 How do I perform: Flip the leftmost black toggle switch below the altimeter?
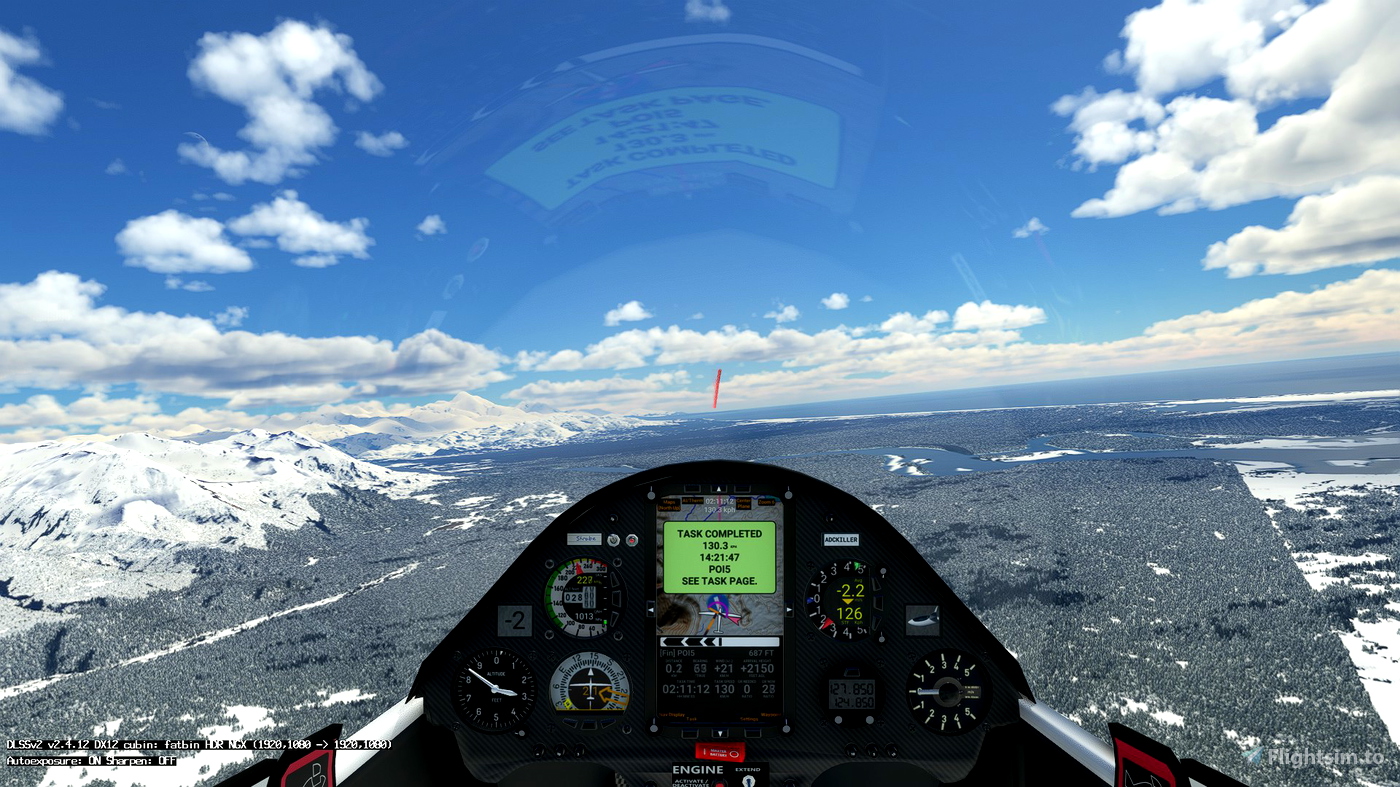(x=540, y=750)
